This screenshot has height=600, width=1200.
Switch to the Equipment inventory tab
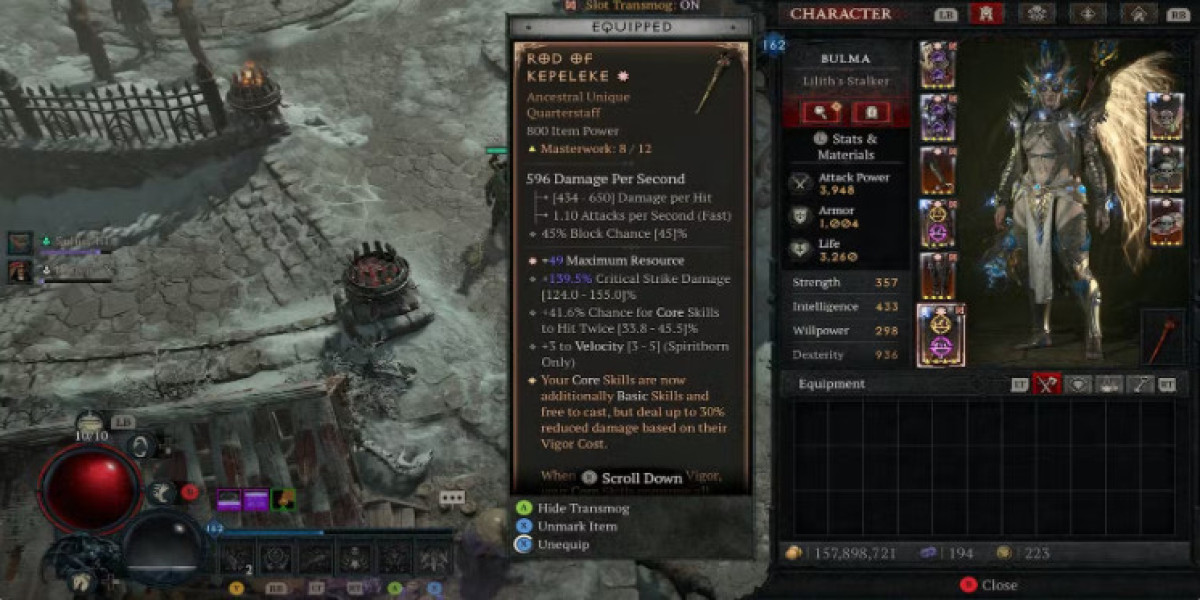[x=1046, y=383]
